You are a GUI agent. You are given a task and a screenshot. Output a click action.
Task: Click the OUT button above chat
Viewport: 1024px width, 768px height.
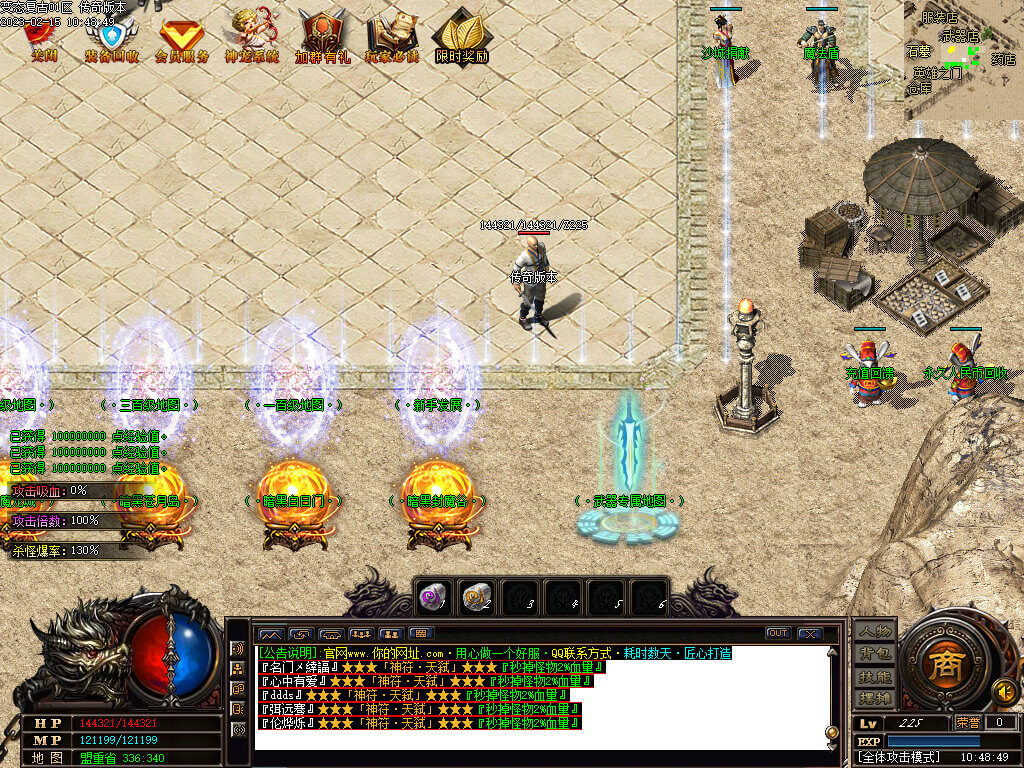(x=777, y=633)
